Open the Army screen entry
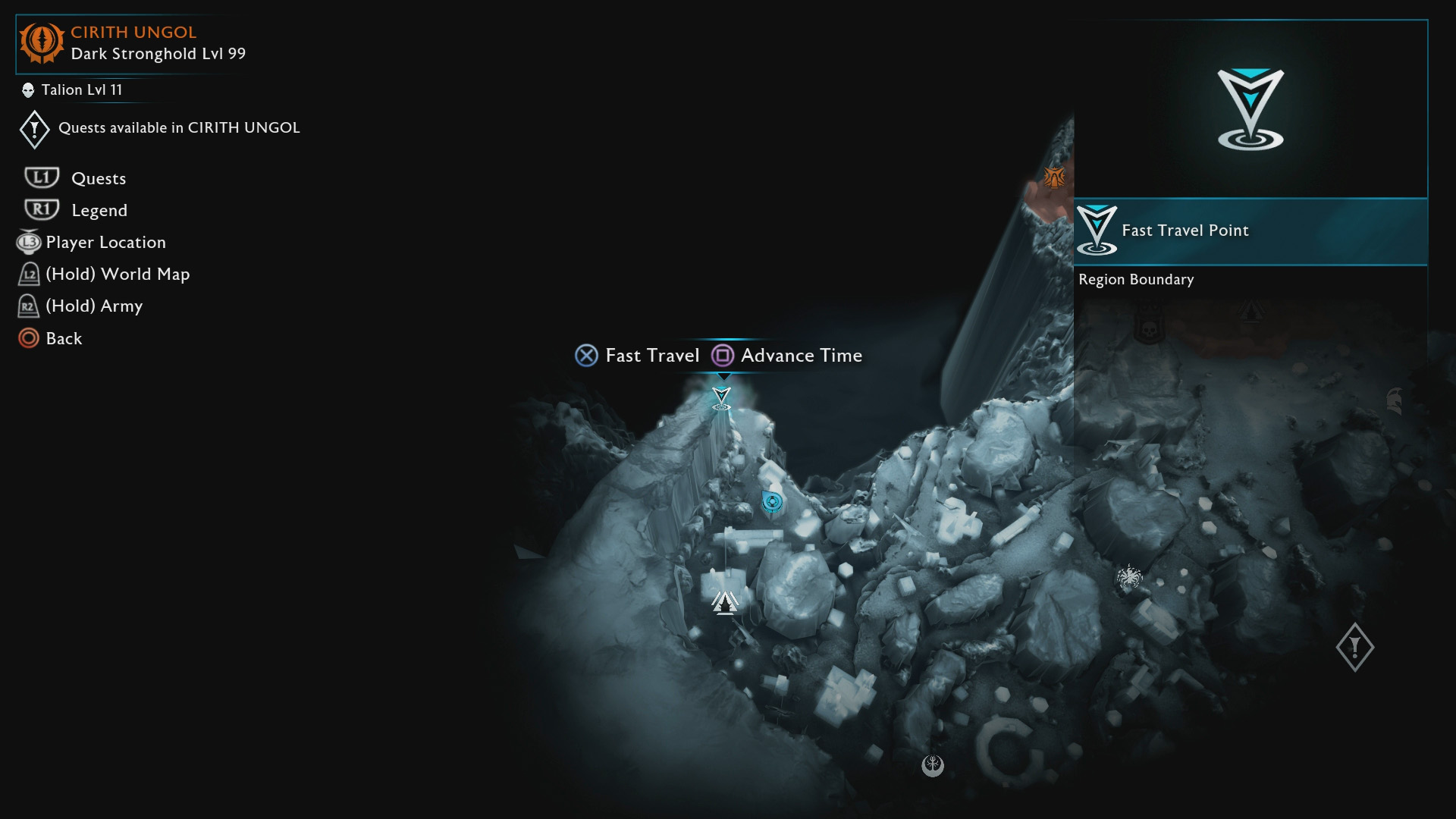Viewport: 1456px width, 819px height. (93, 306)
